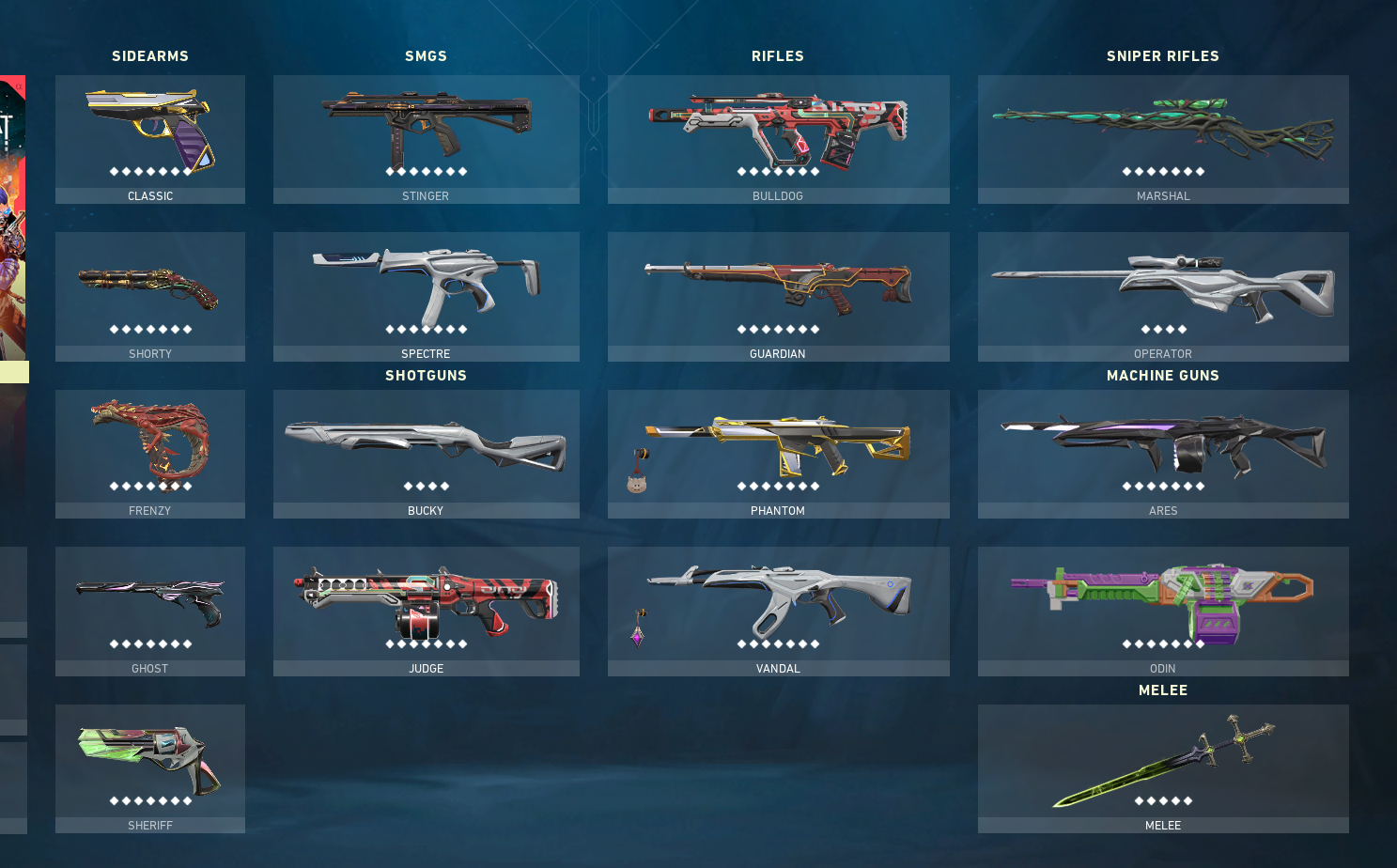This screenshot has width=1397, height=868.
Task: Open the Marshal sniper rifle tile
Action: [x=1163, y=139]
